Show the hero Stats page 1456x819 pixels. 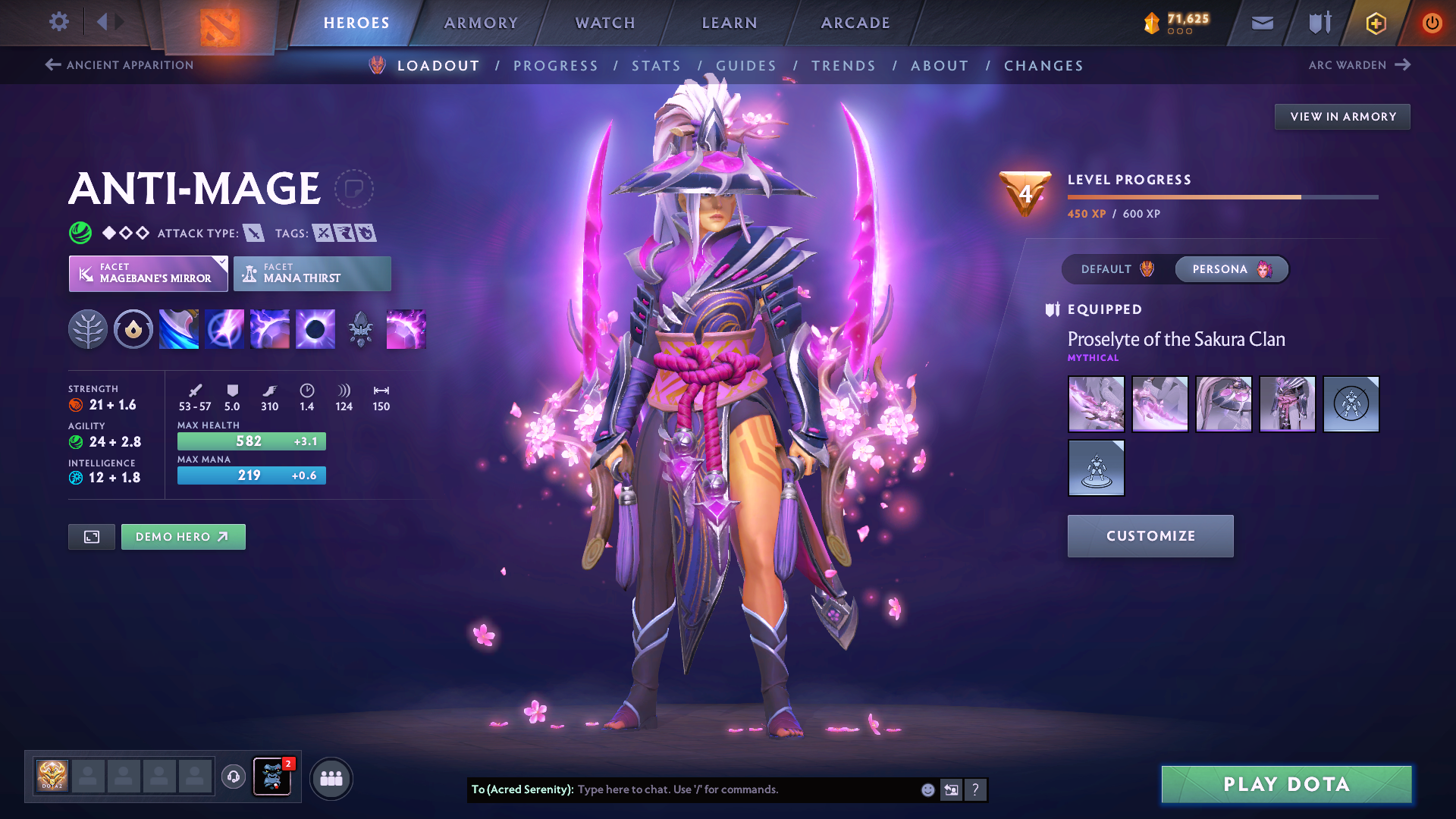(x=656, y=66)
